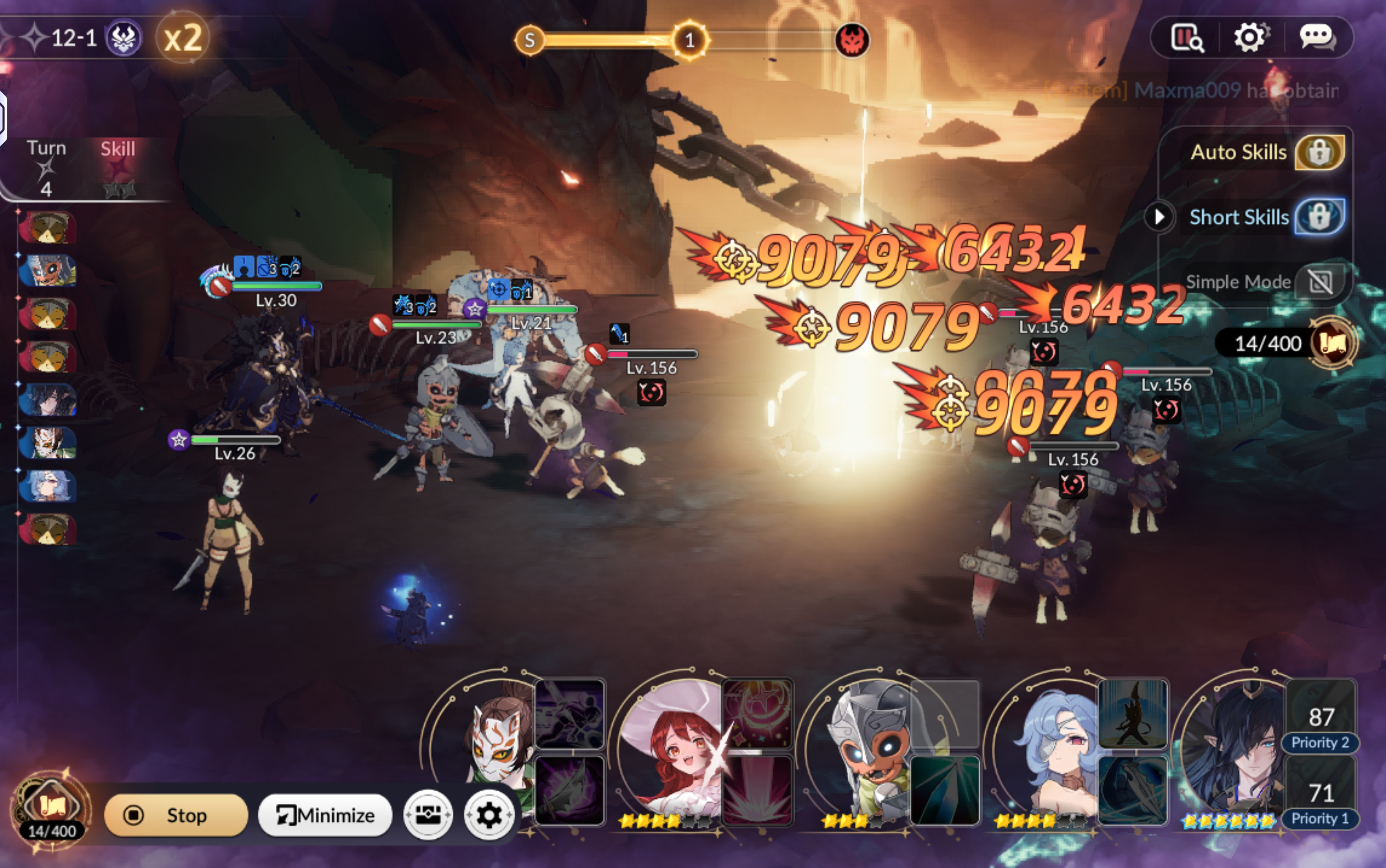Open the treasure chest rewards button
The height and width of the screenshot is (868, 1386).
[x=428, y=815]
